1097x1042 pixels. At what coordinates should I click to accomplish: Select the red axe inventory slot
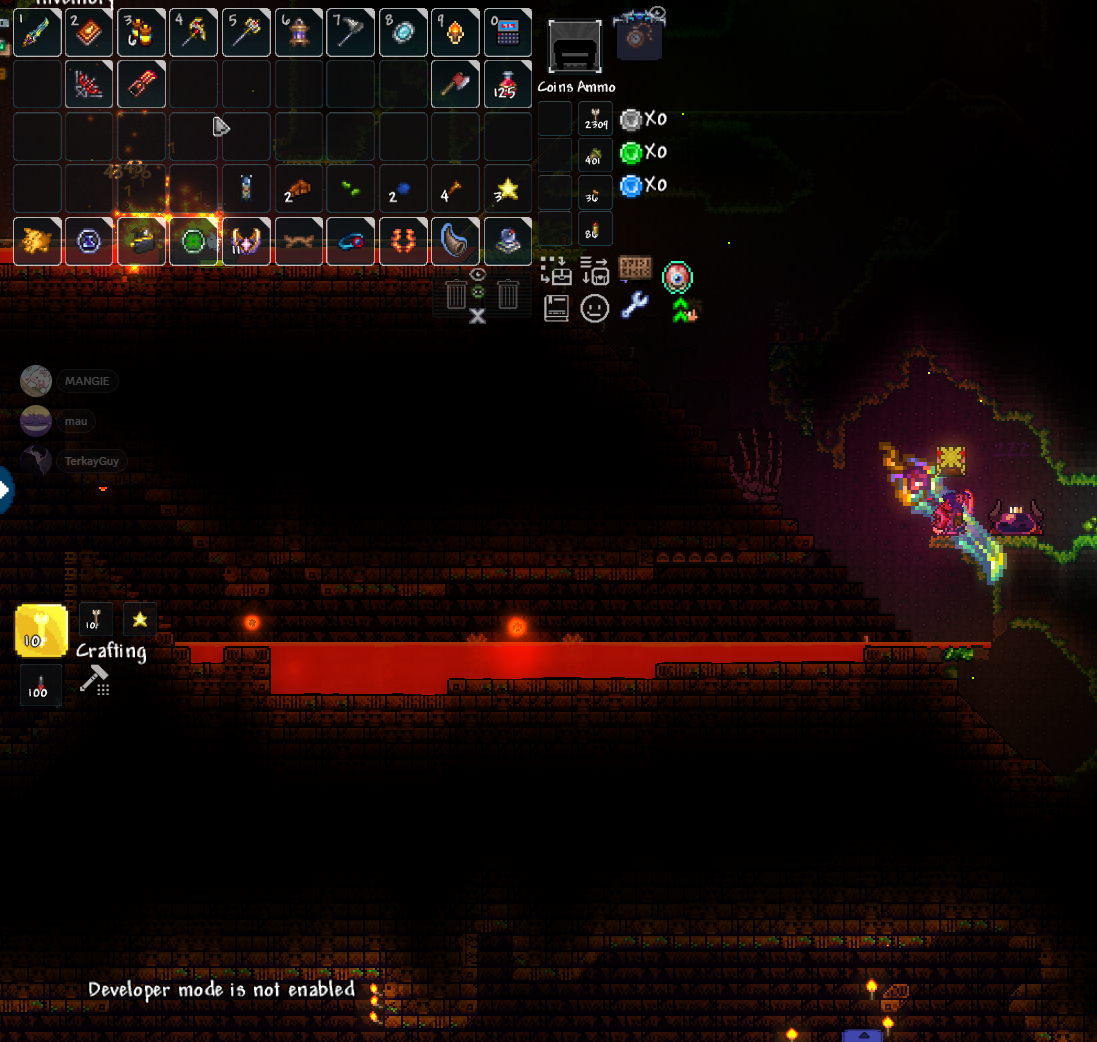pyautogui.click(x=455, y=84)
